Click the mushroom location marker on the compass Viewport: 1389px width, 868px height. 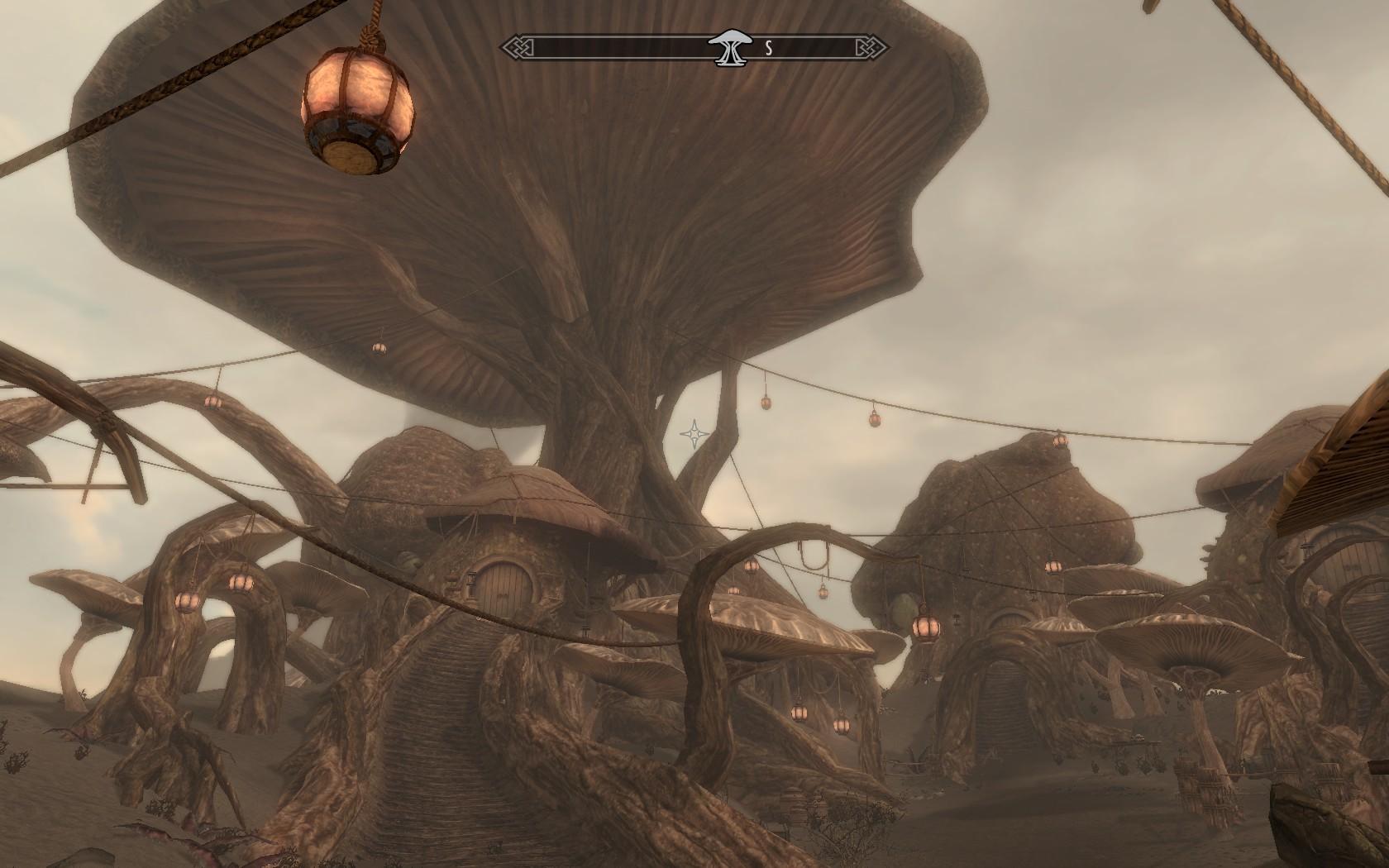pos(728,47)
